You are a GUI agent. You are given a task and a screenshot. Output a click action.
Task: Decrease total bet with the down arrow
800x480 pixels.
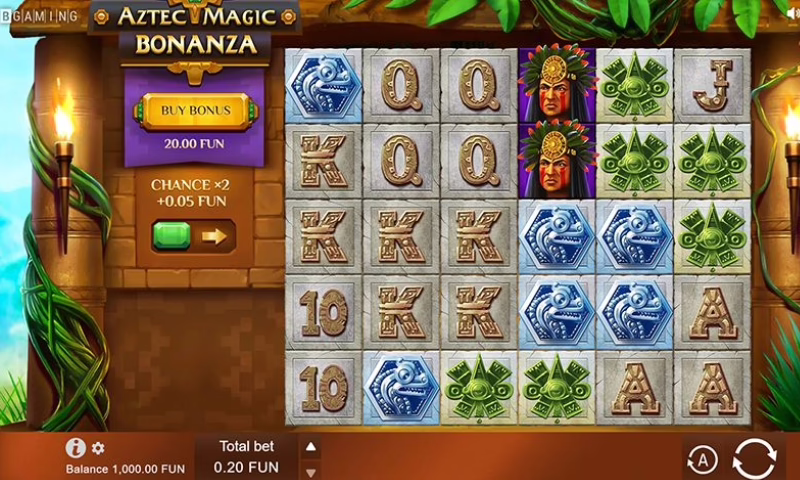[x=311, y=471]
